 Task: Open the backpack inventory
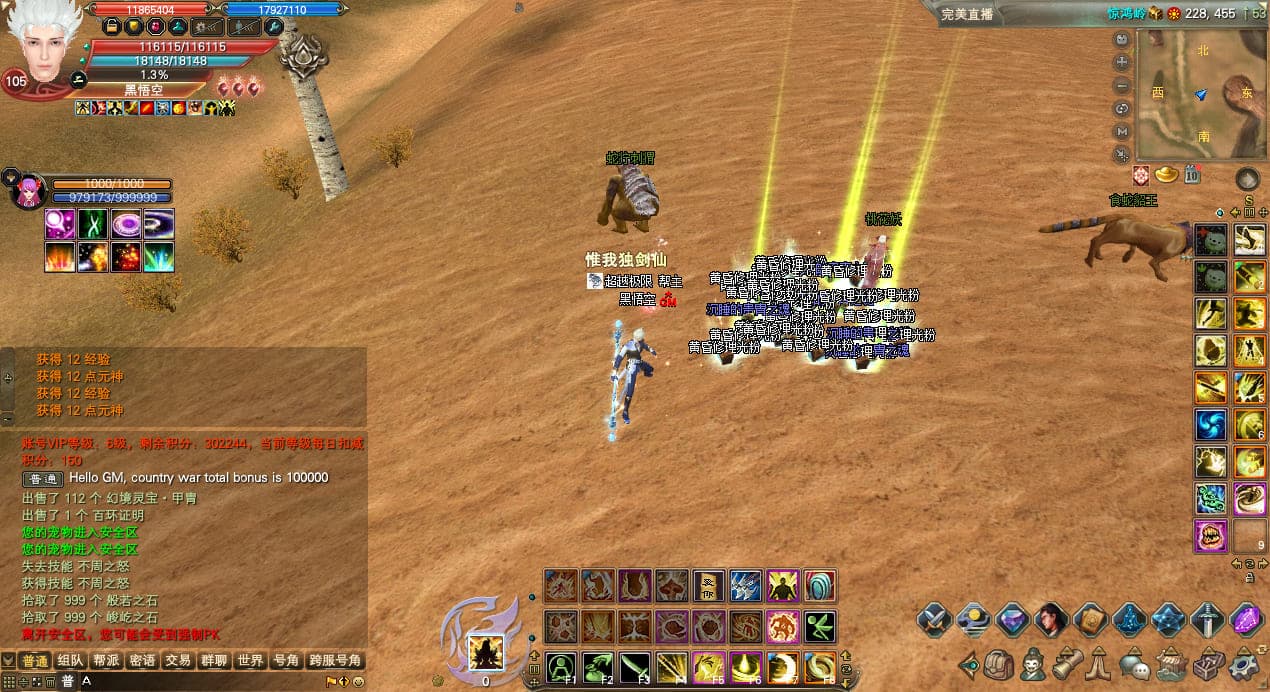coord(998,663)
